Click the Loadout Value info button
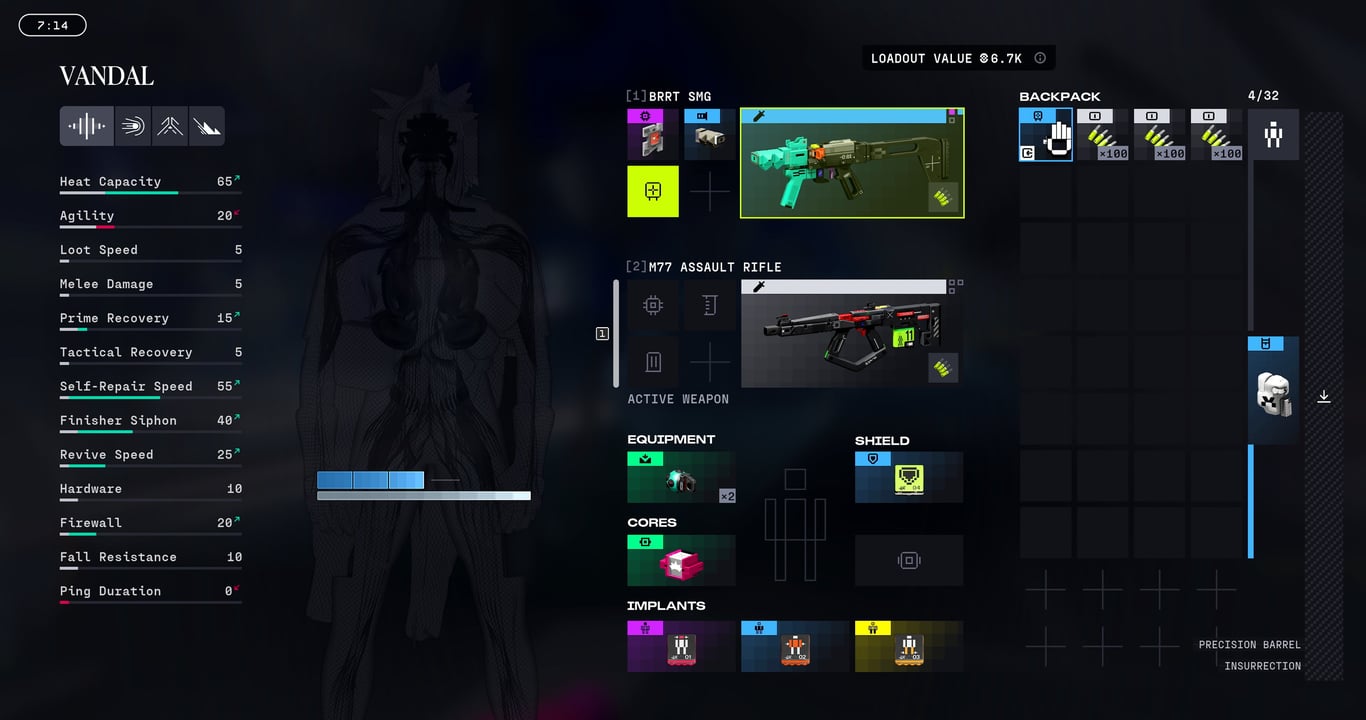This screenshot has height=720, width=1366. click(x=1040, y=57)
